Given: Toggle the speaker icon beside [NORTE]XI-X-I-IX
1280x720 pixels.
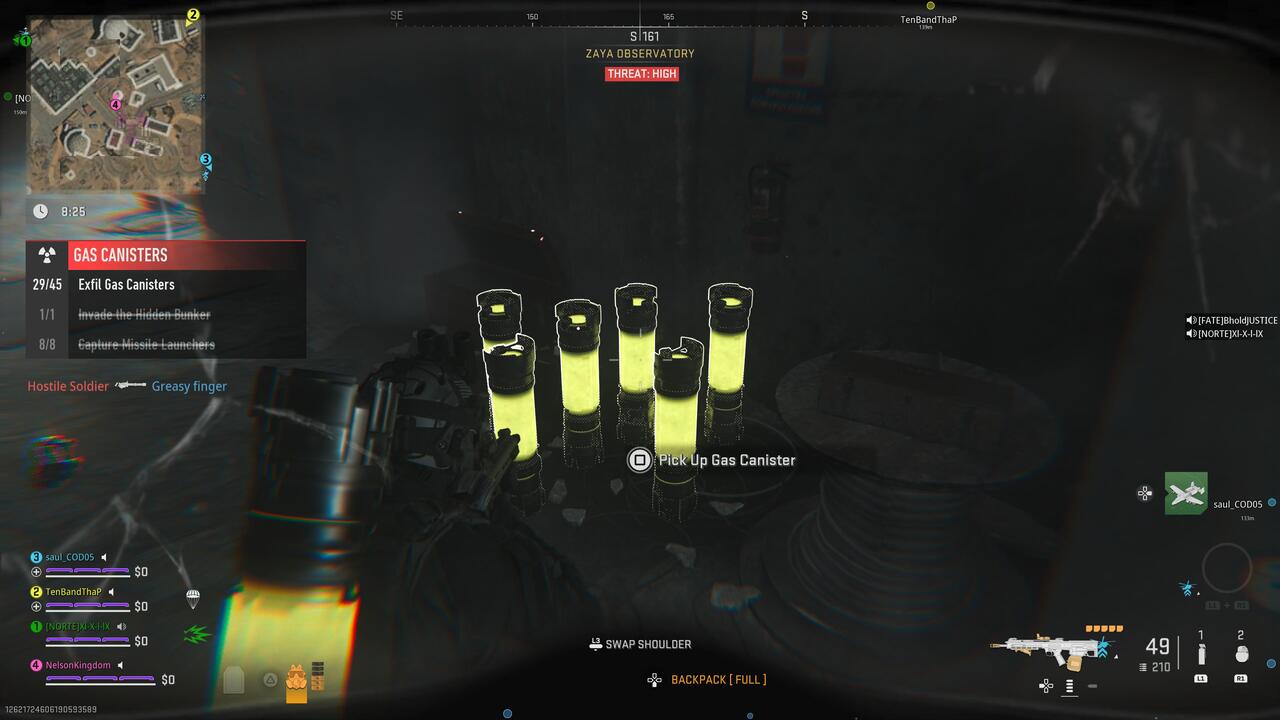Looking at the screenshot, I should tap(121, 626).
